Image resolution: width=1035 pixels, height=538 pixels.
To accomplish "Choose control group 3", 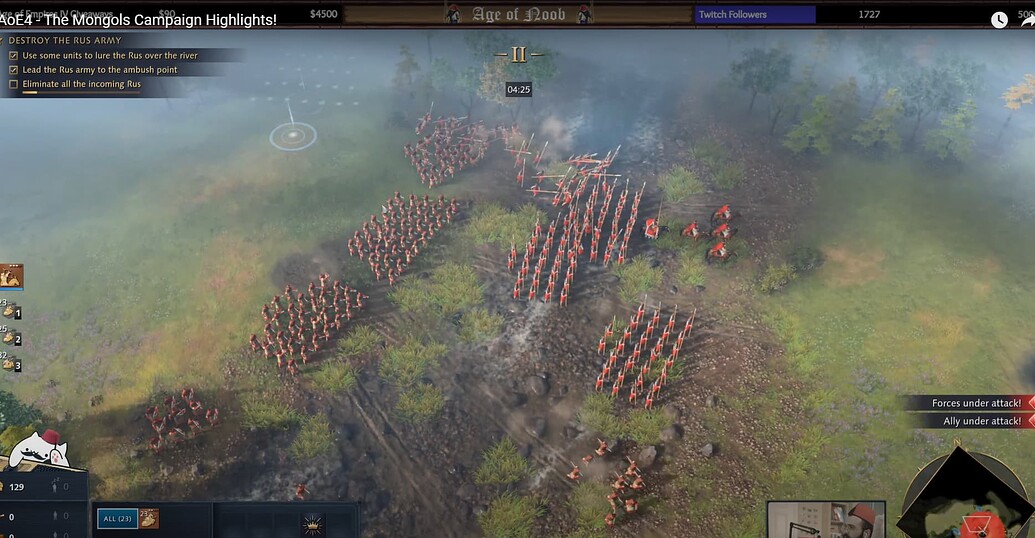I will (12, 364).
